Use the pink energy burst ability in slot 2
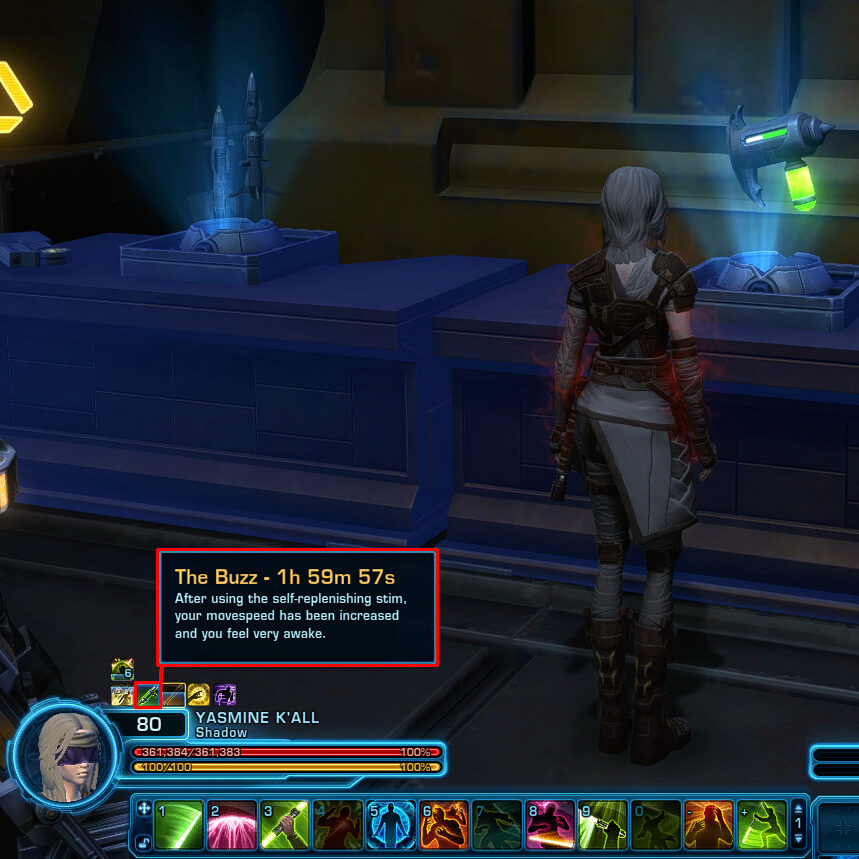 coord(231,824)
